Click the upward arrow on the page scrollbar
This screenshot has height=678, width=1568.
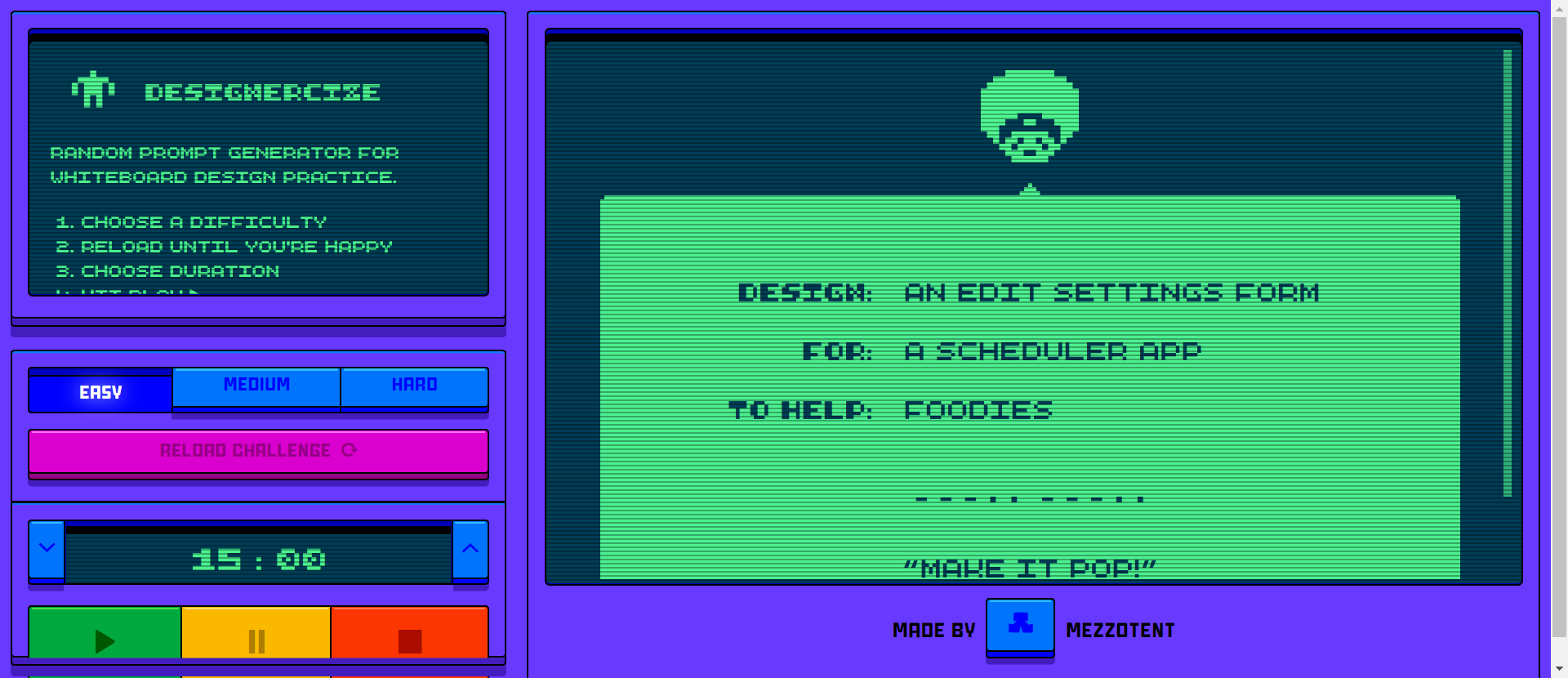[x=1560, y=10]
